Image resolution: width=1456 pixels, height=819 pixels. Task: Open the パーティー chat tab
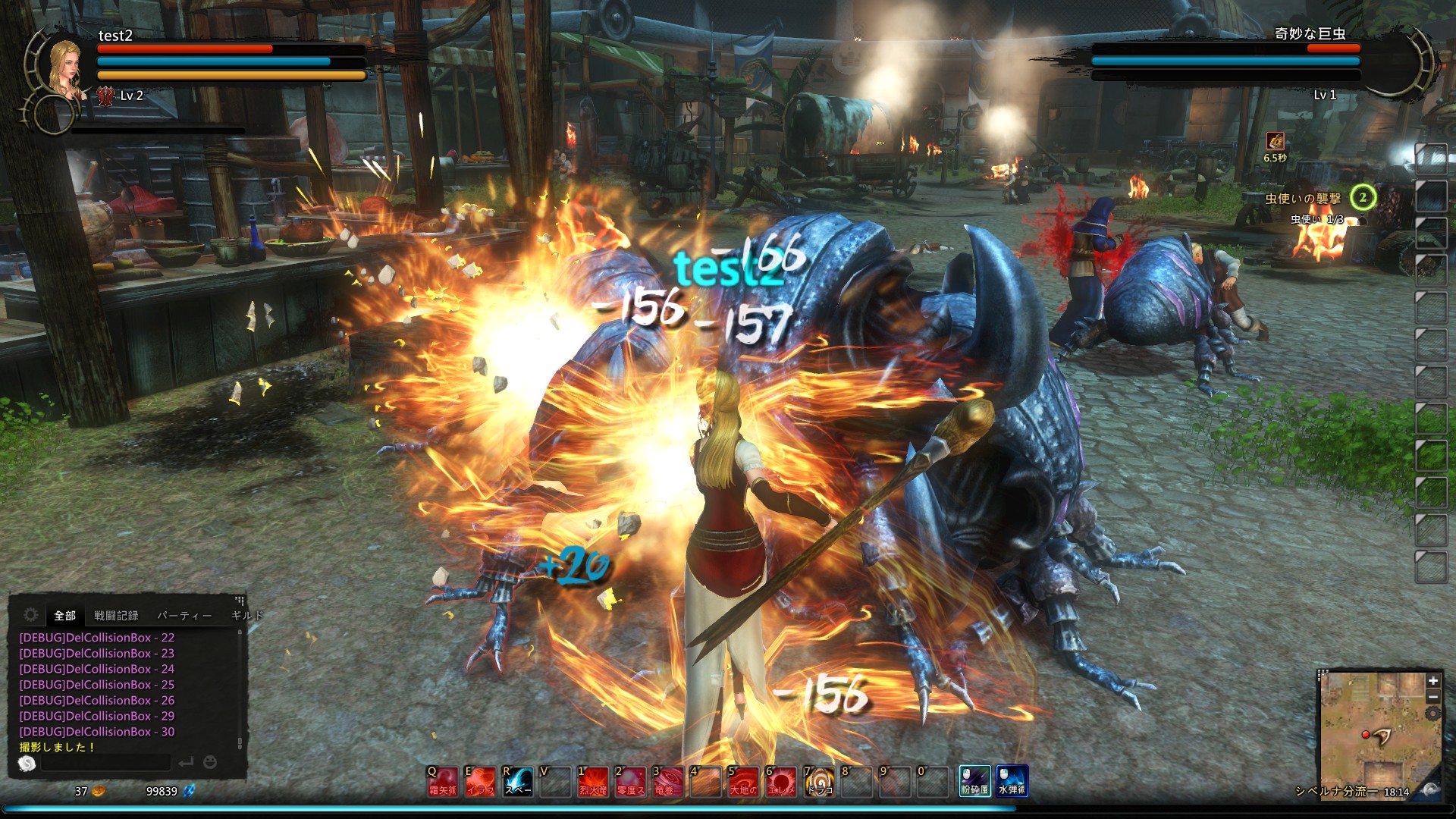click(x=184, y=615)
